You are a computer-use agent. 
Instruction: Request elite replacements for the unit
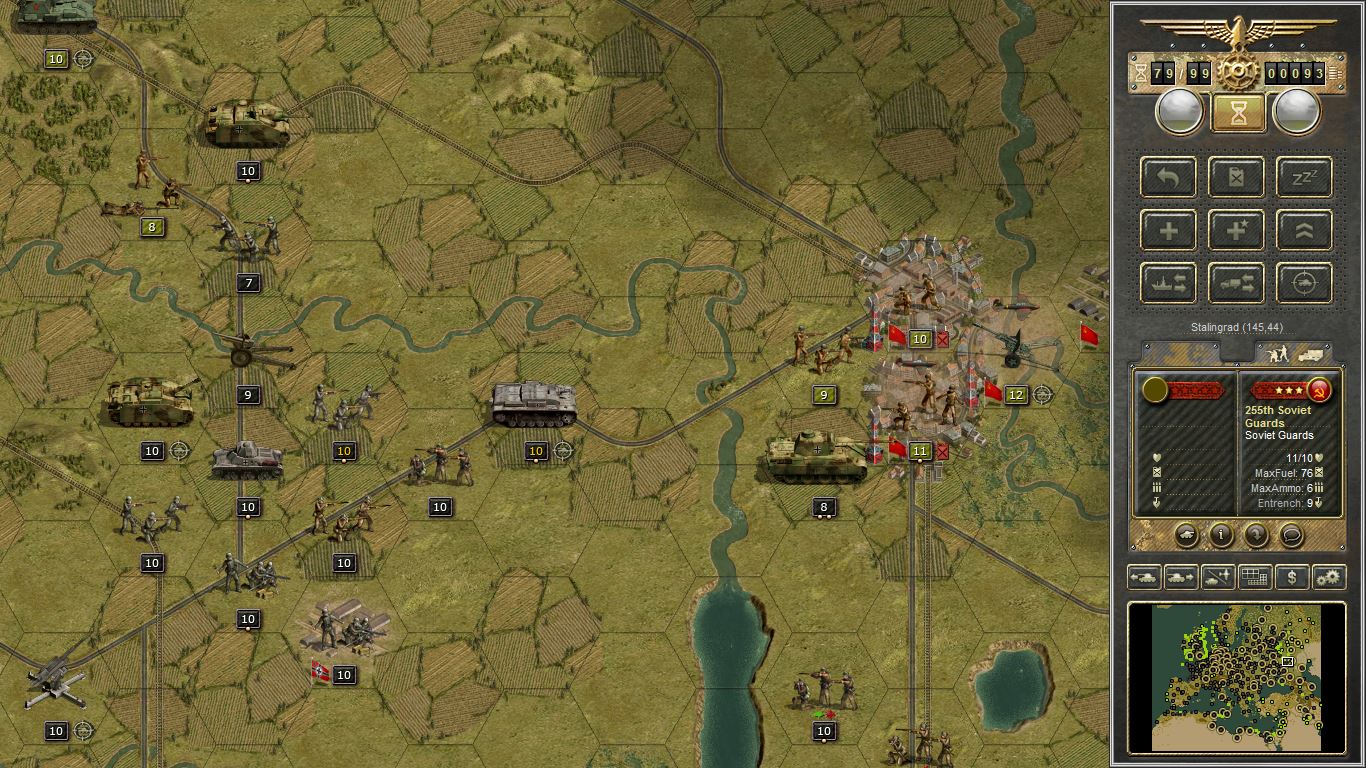coord(1236,230)
